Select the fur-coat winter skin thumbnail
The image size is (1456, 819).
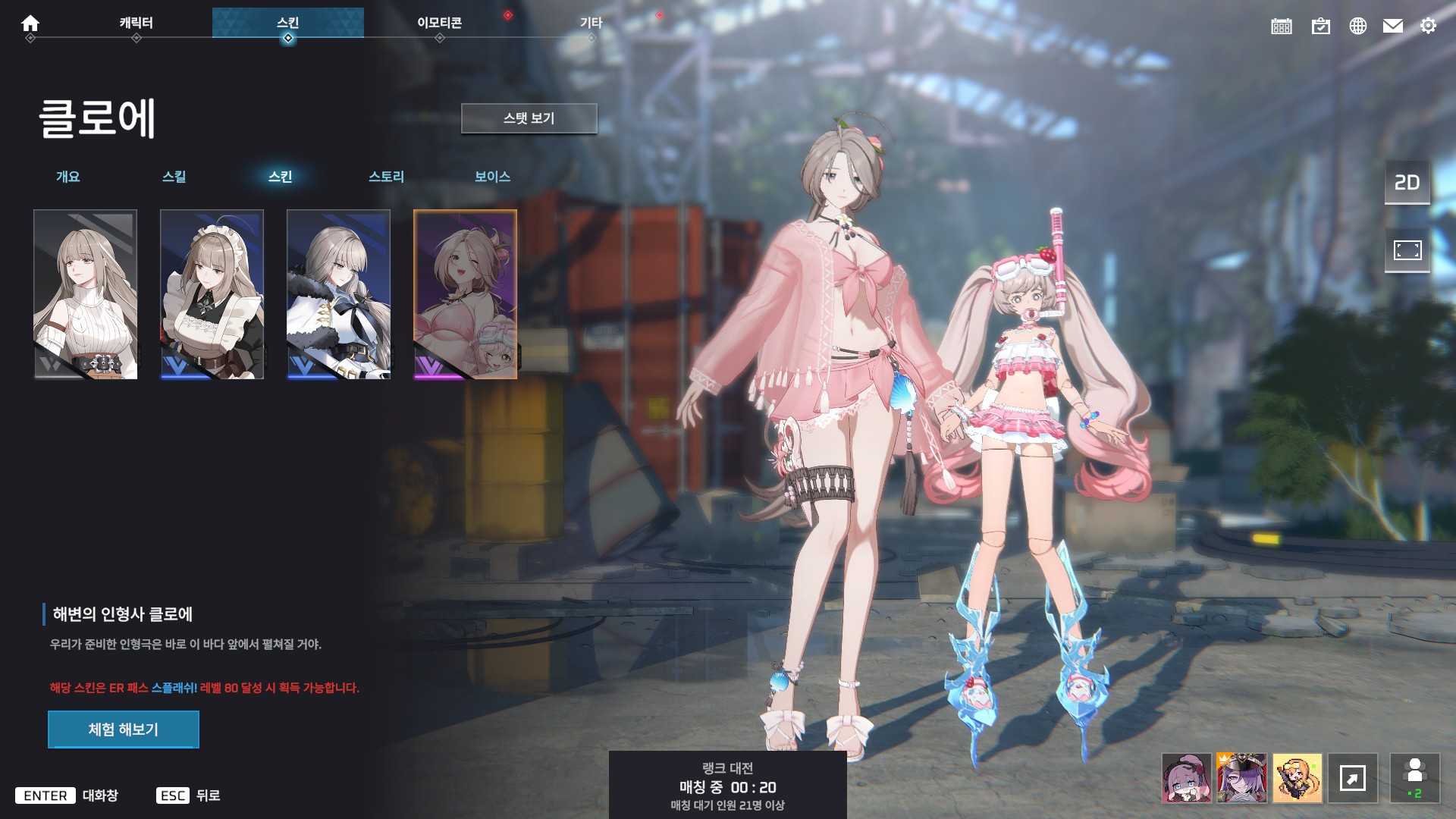click(x=339, y=294)
